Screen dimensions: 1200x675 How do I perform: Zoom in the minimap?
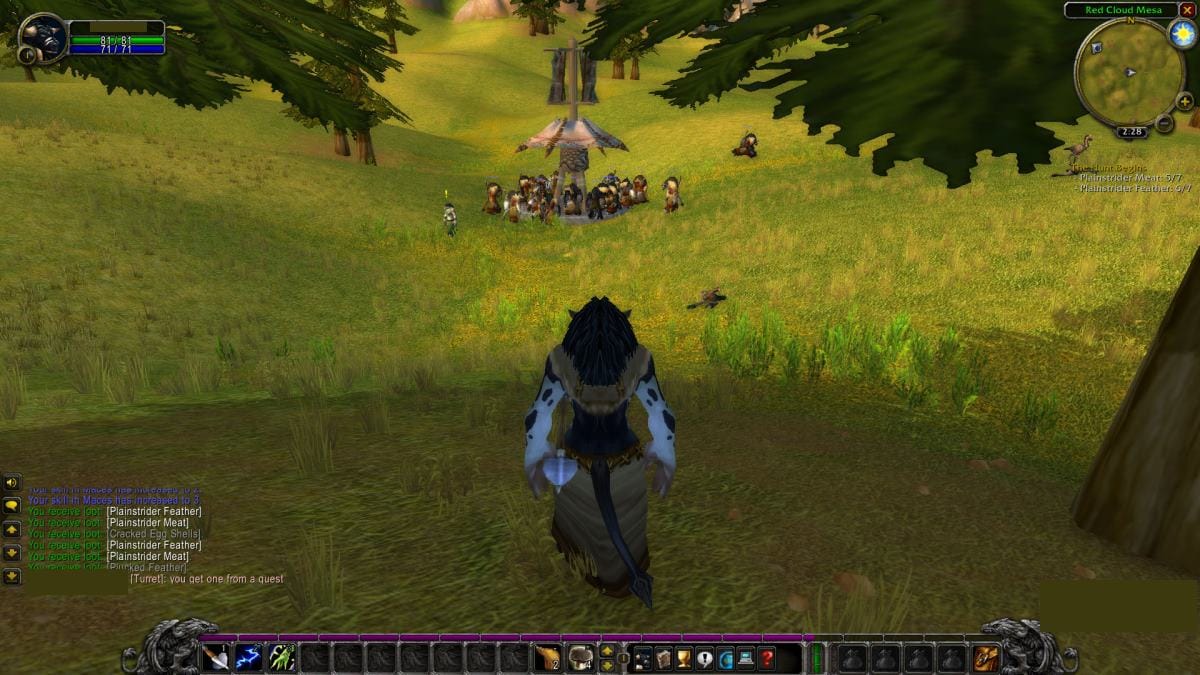coord(1184,101)
